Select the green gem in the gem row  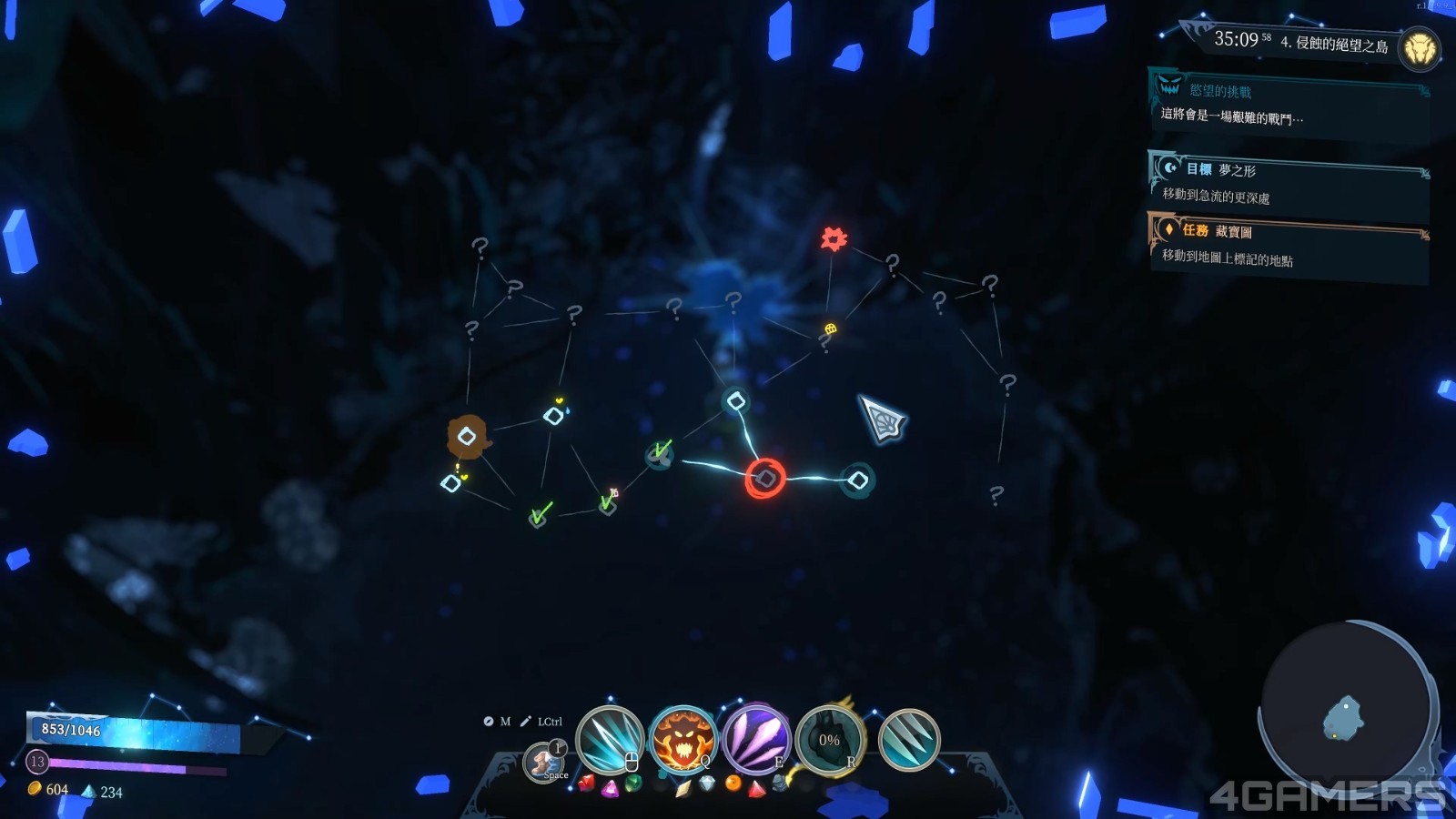[633, 783]
